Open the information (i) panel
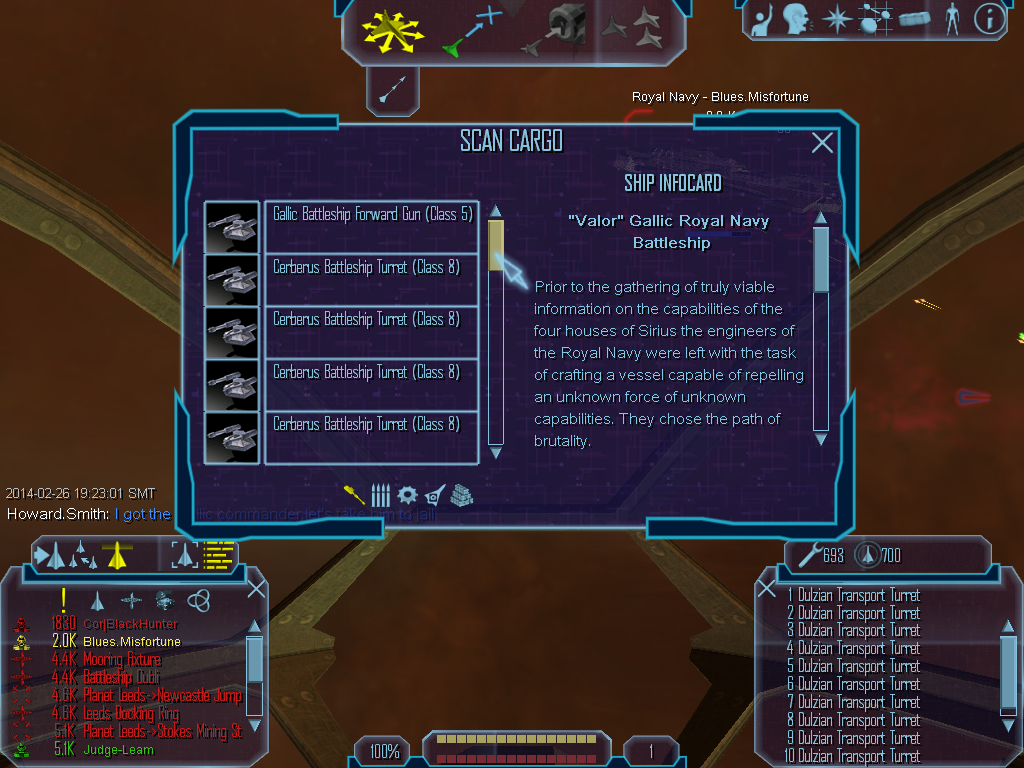 pyautogui.click(x=988, y=18)
